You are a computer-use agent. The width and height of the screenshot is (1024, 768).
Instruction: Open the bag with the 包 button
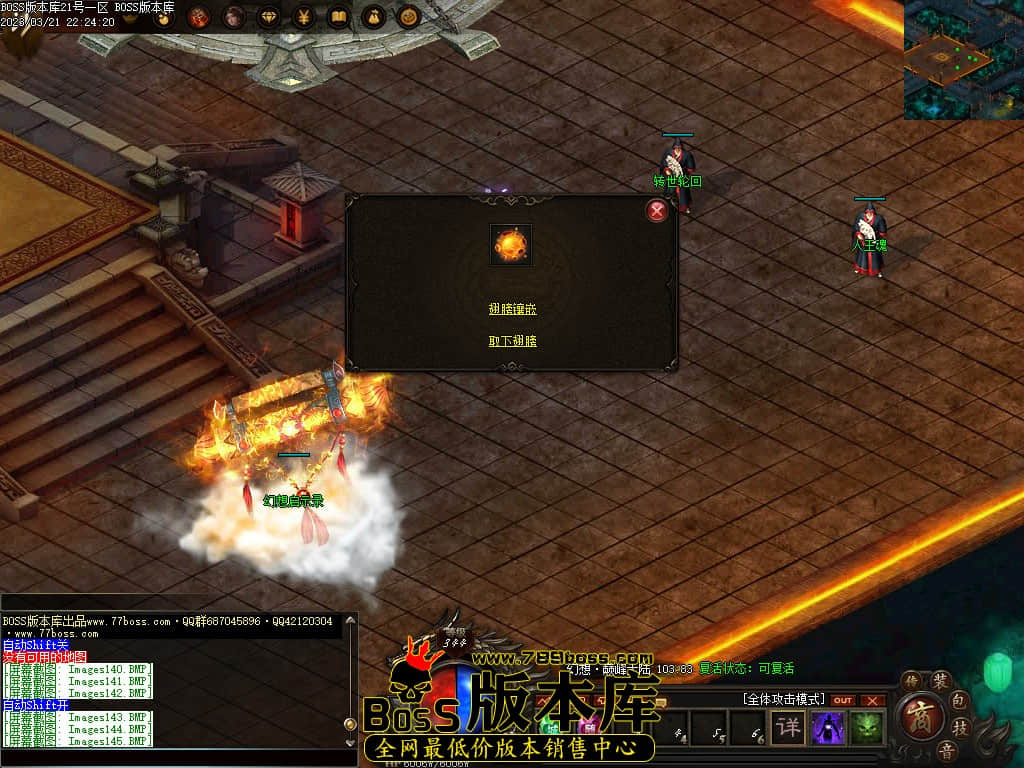click(959, 699)
